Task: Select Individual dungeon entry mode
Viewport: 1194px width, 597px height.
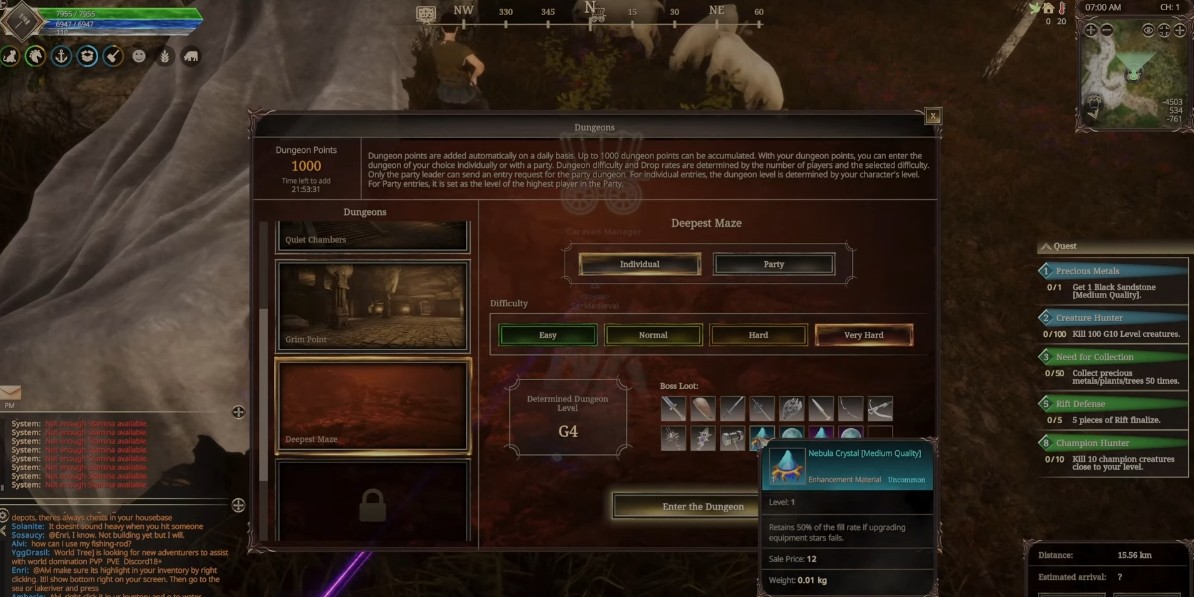Action: tap(639, 264)
